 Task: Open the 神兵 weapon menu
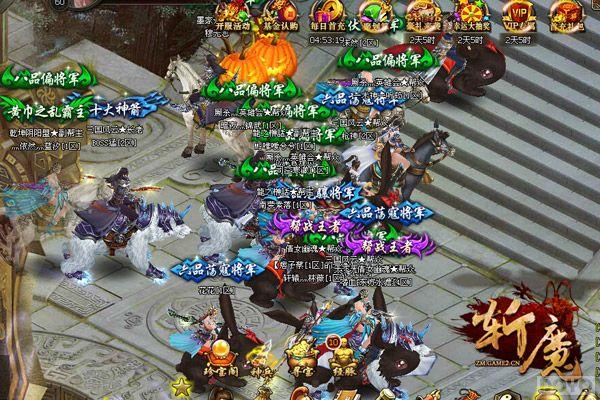click(x=258, y=359)
